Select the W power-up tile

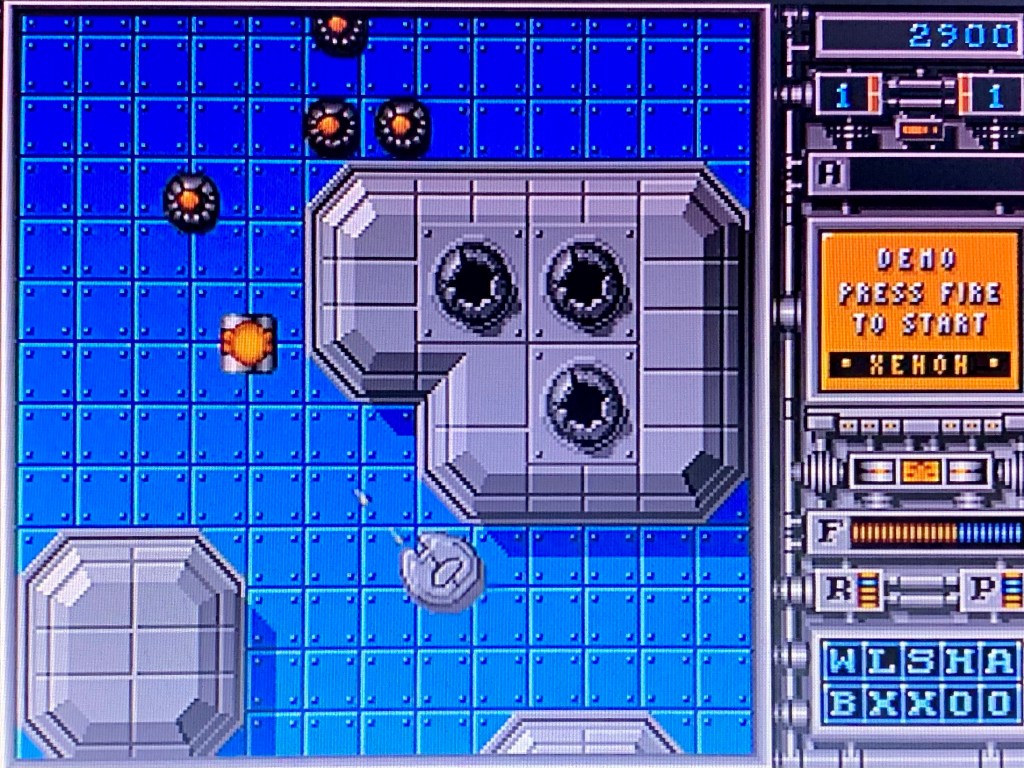tap(845, 662)
